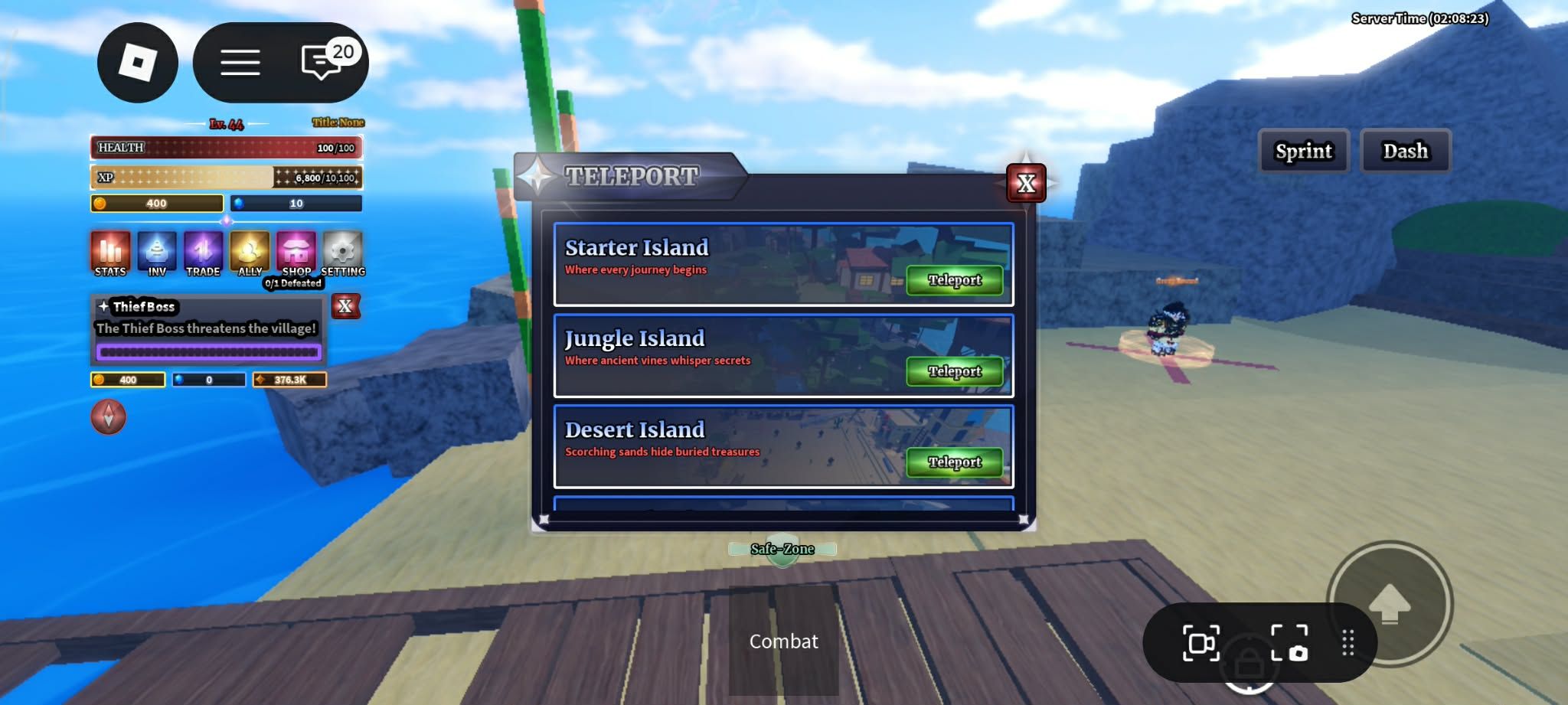Tap the Dash button

(x=1405, y=151)
